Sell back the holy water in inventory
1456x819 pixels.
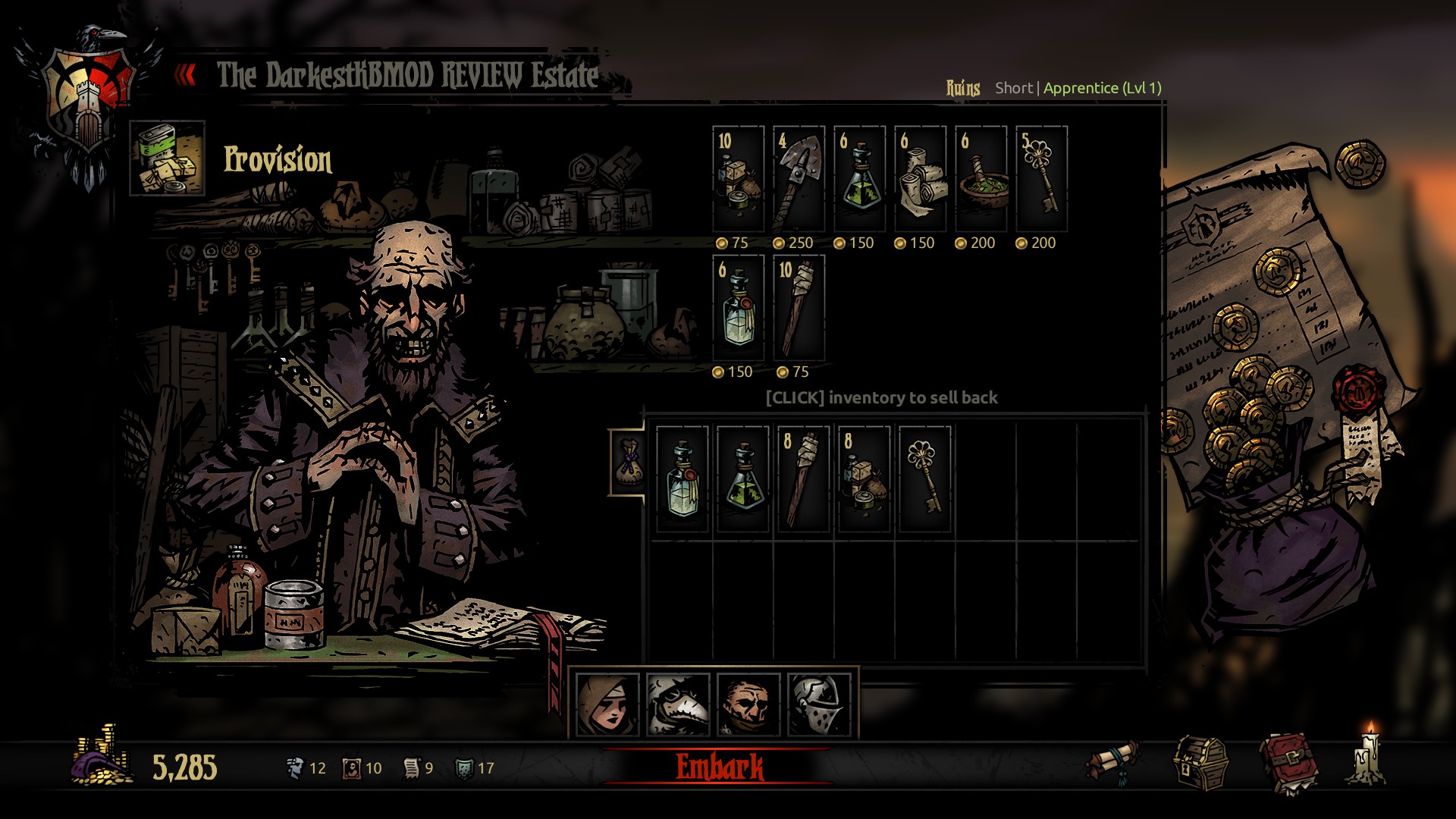tap(682, 479)
